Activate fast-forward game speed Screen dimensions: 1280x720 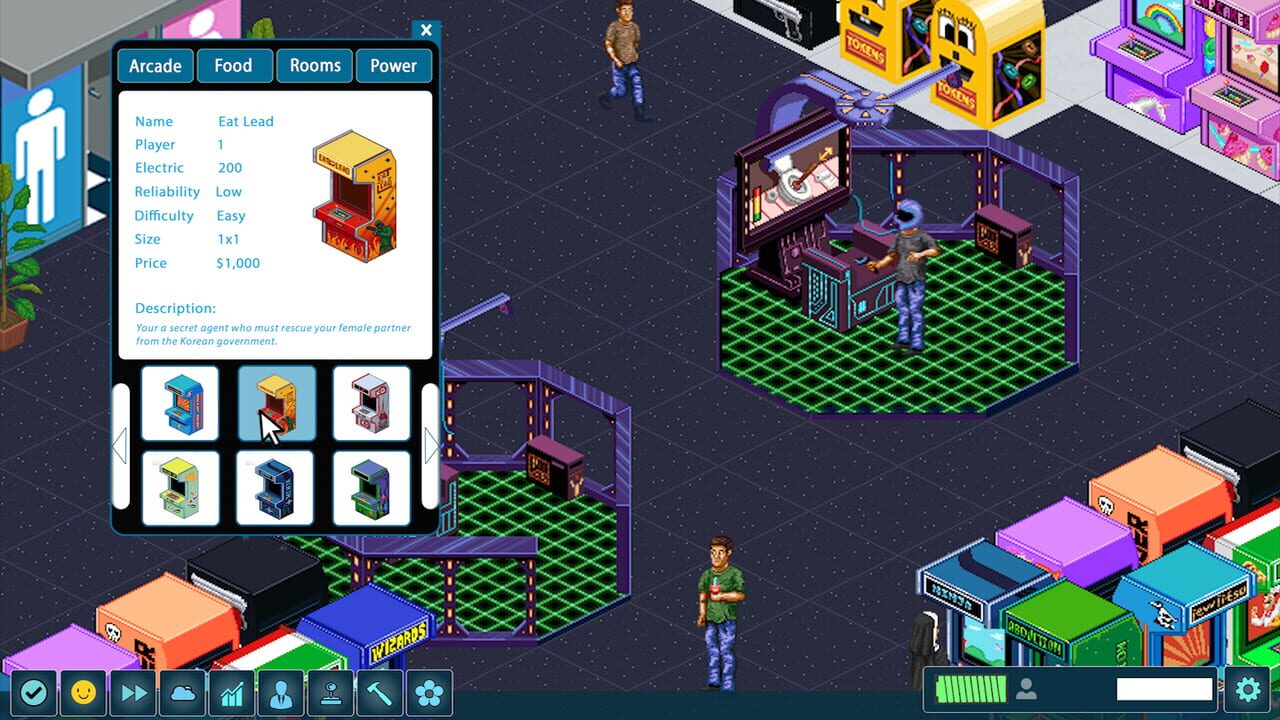coord(133,691)
